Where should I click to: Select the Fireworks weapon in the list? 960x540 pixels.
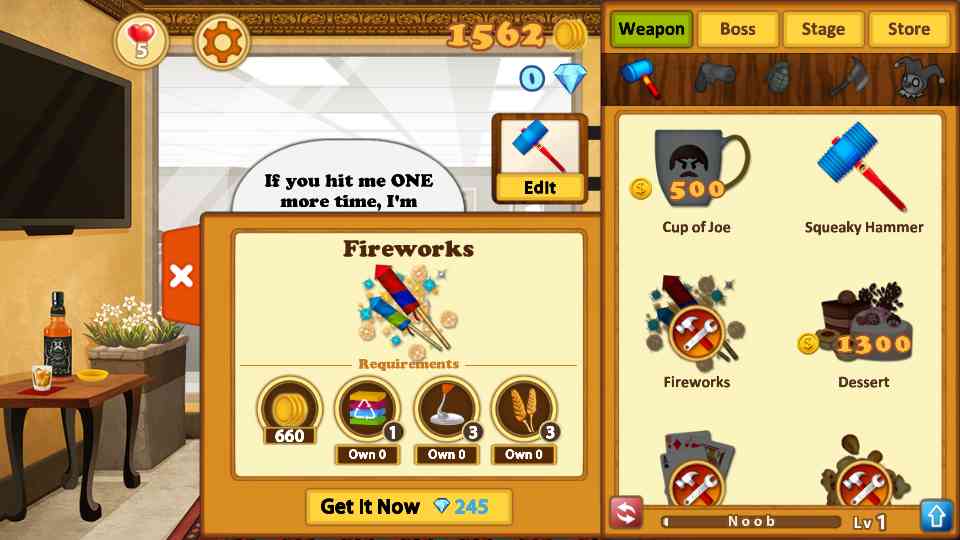pos(697,333)
